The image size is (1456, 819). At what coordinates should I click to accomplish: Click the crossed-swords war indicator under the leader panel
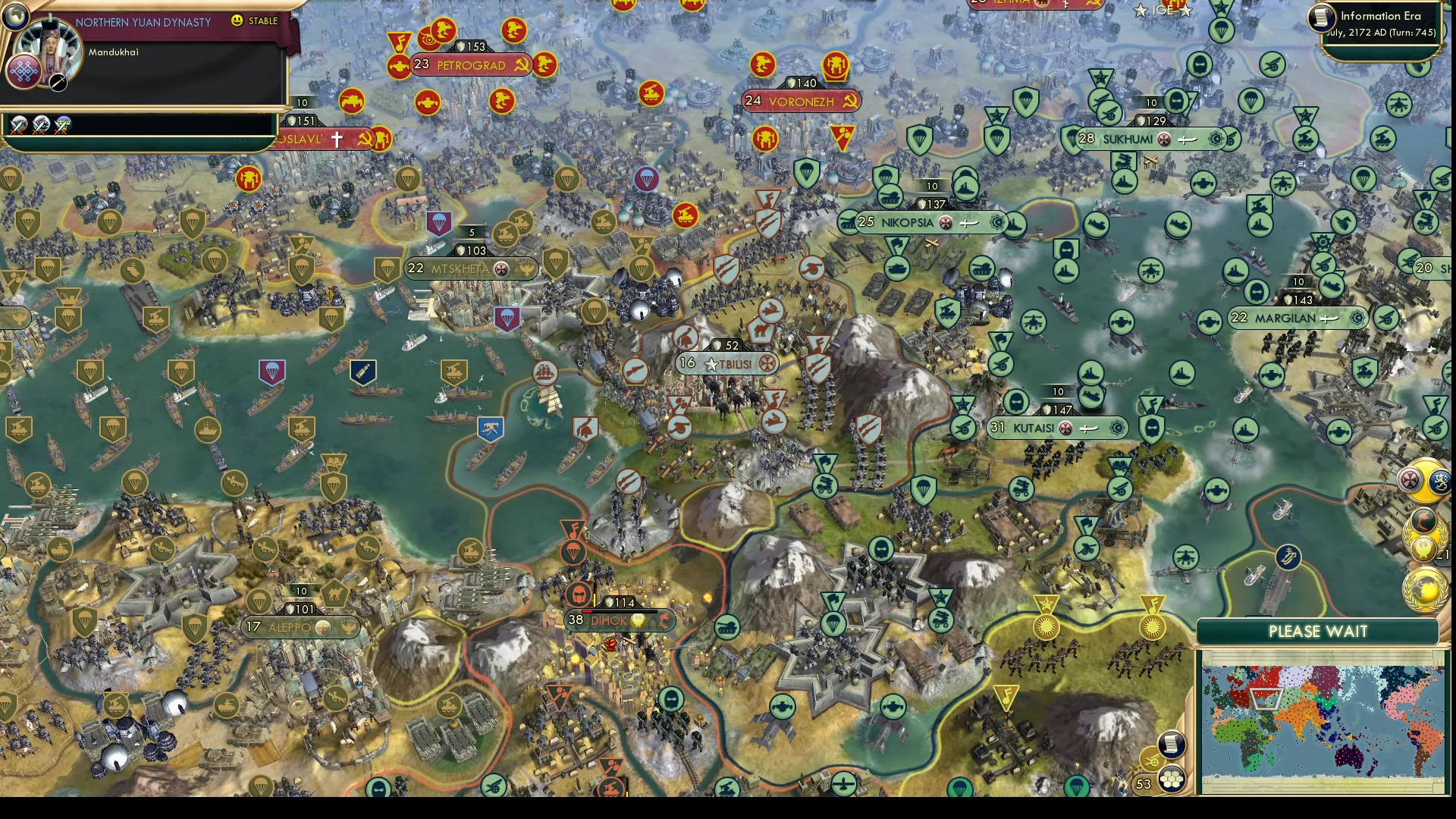(x=19, y=125)
